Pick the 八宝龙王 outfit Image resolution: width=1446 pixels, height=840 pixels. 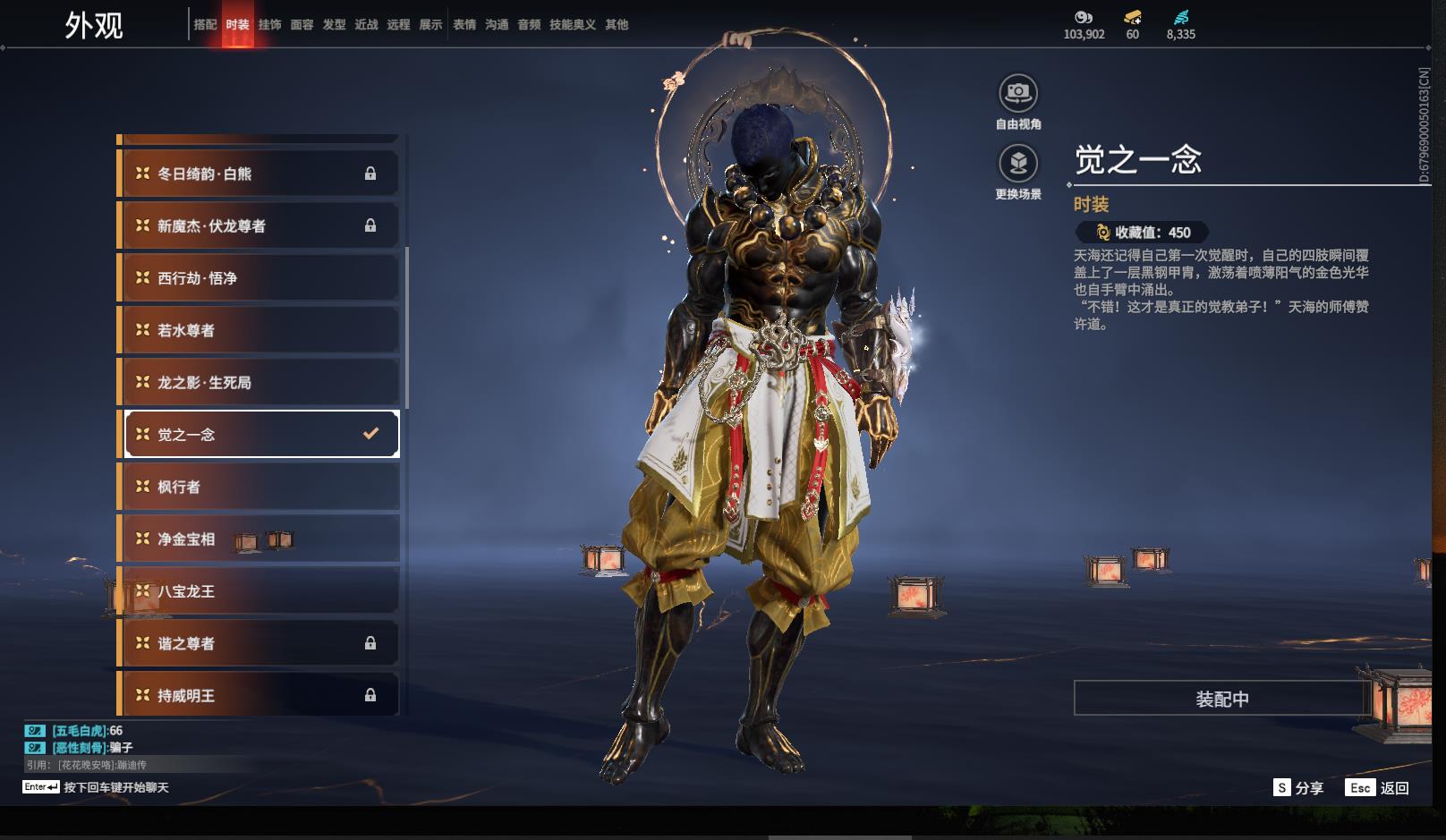point(259,591)
